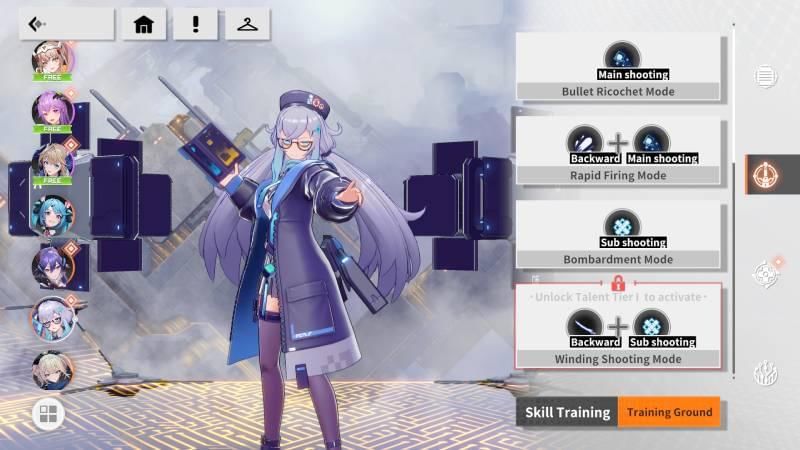Open the wardrobe hanger button

tap(247, 24)
